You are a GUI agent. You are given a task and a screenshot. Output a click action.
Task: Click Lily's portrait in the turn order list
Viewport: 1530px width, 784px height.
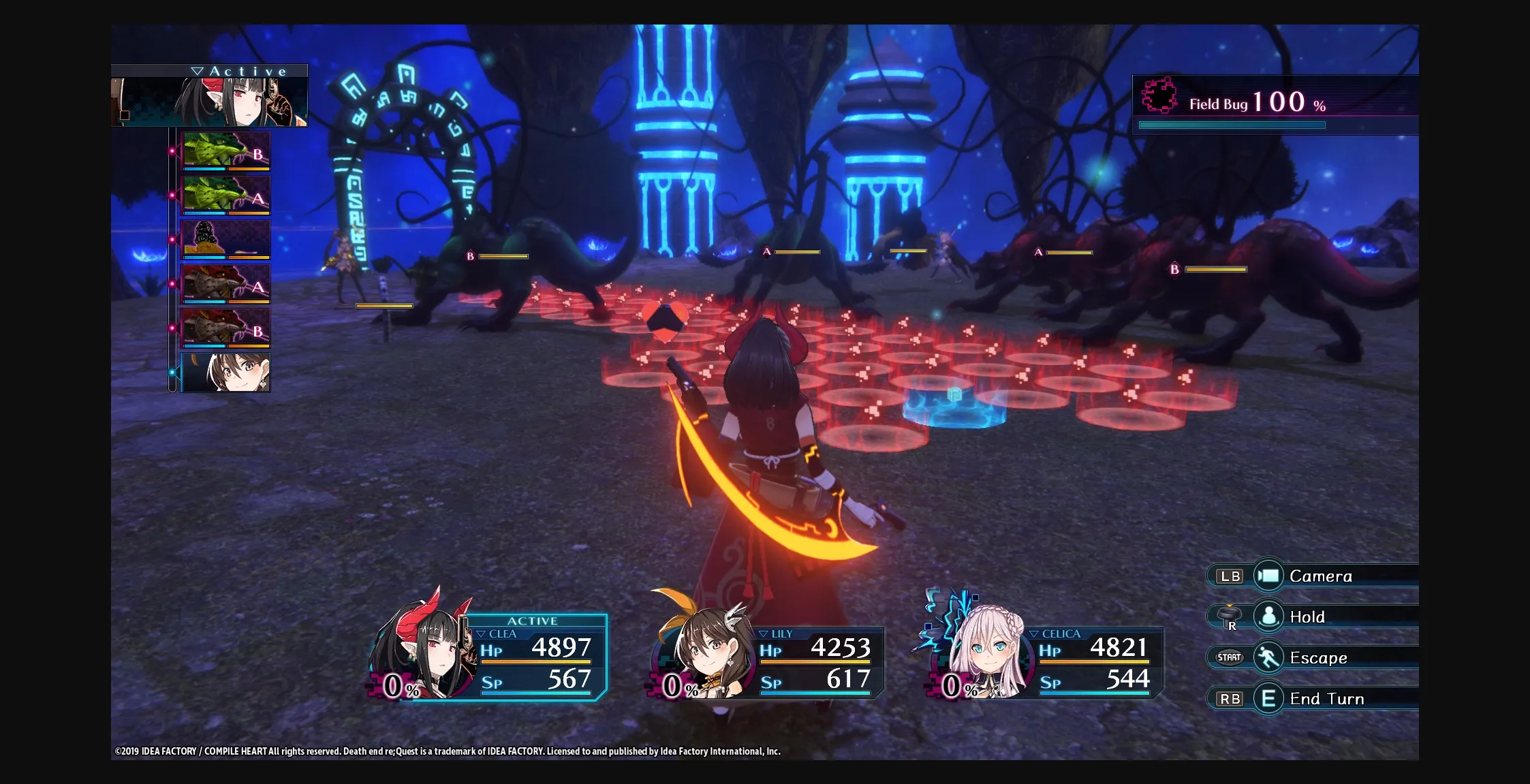click(225, 372)
